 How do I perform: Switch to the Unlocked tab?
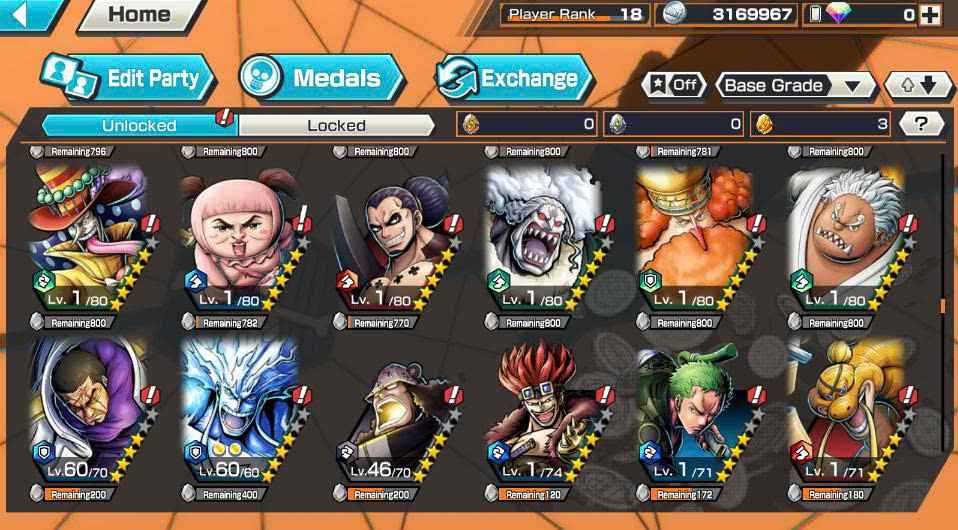[x=139, y=125]
